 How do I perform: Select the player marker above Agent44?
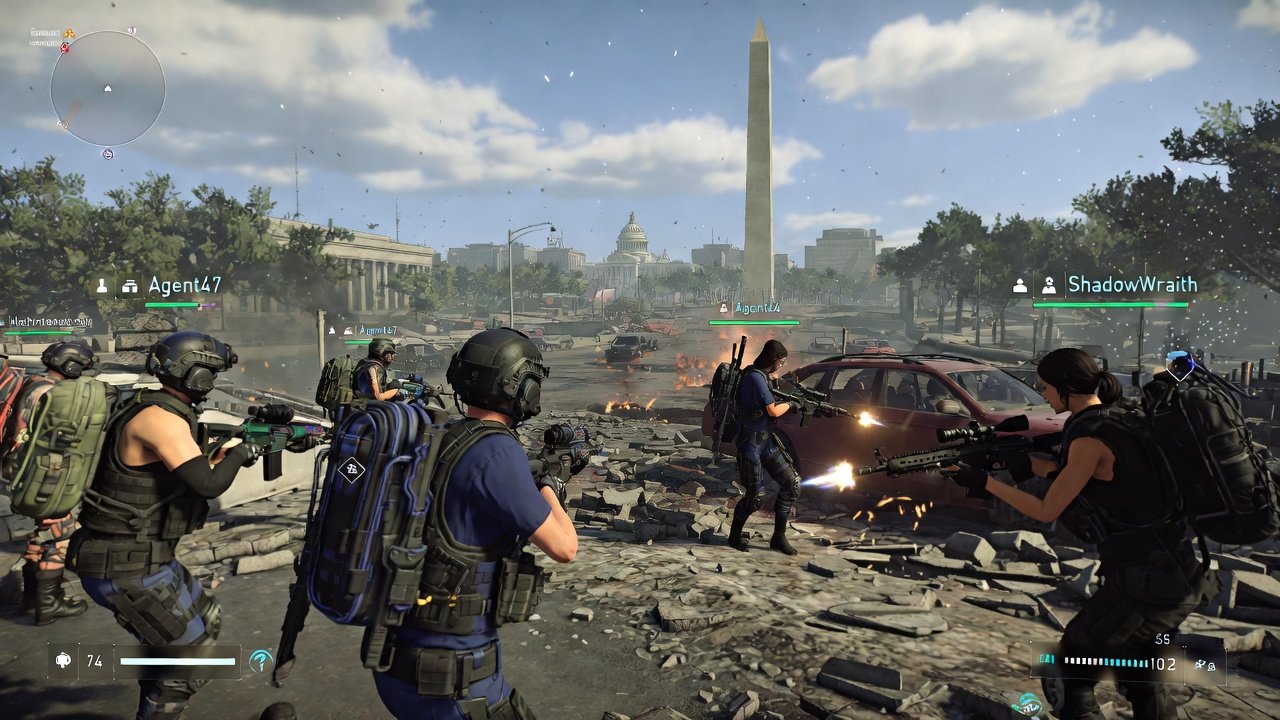(x=723, y=307)
